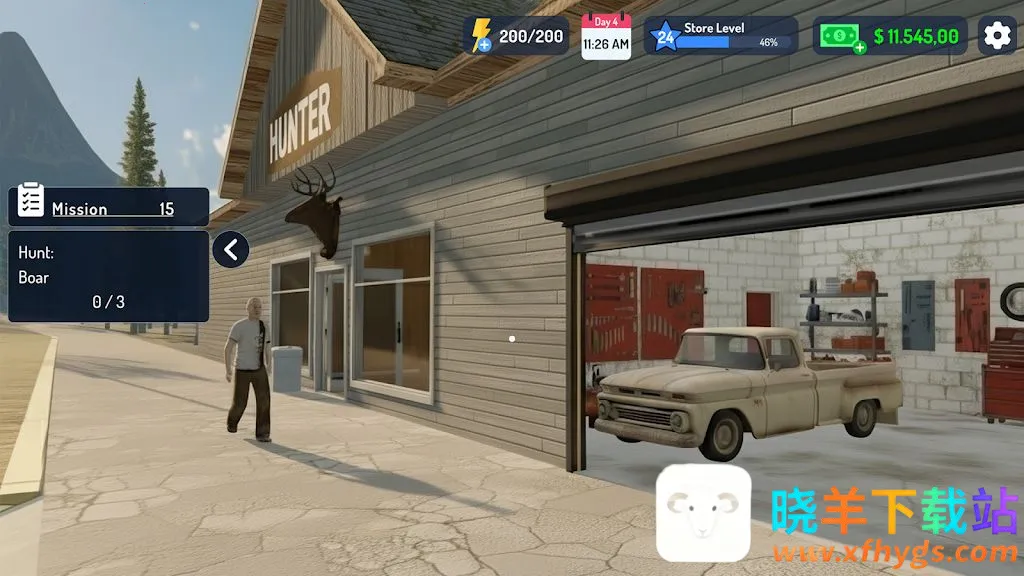Open the settings gear menu
Screen dimensions: 1024x576
click(997, 36)
